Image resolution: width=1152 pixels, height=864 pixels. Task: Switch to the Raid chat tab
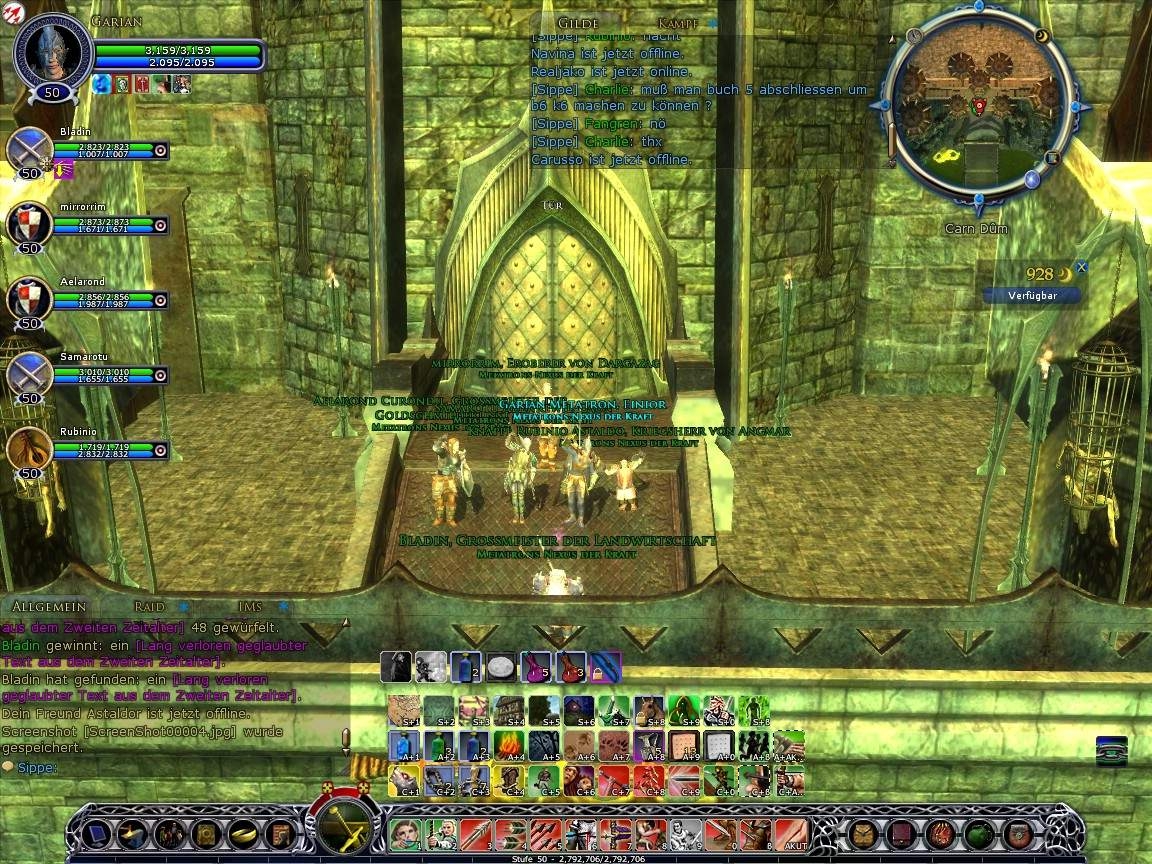tap(149, 606)
